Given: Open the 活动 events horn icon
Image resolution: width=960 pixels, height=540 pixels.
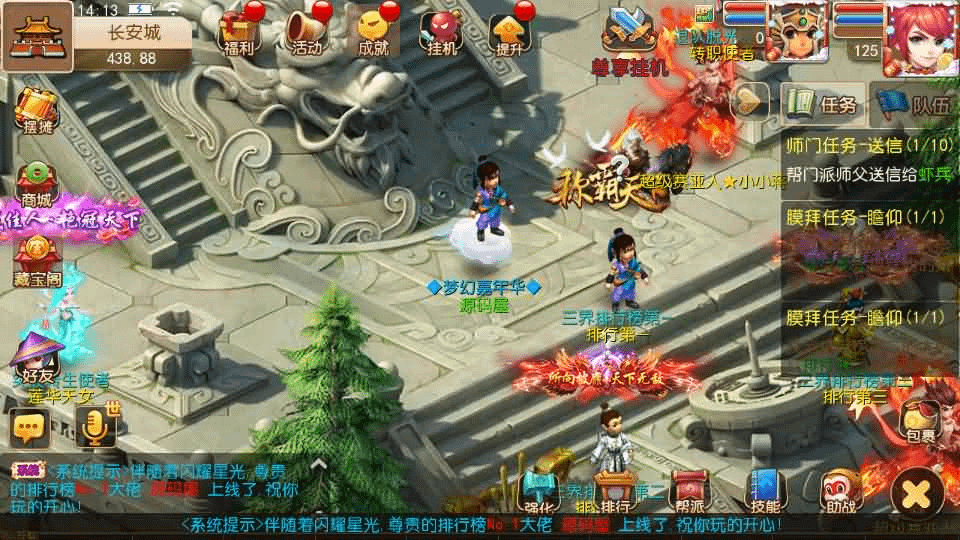Looking at the screenshot, I should (307, 33).
